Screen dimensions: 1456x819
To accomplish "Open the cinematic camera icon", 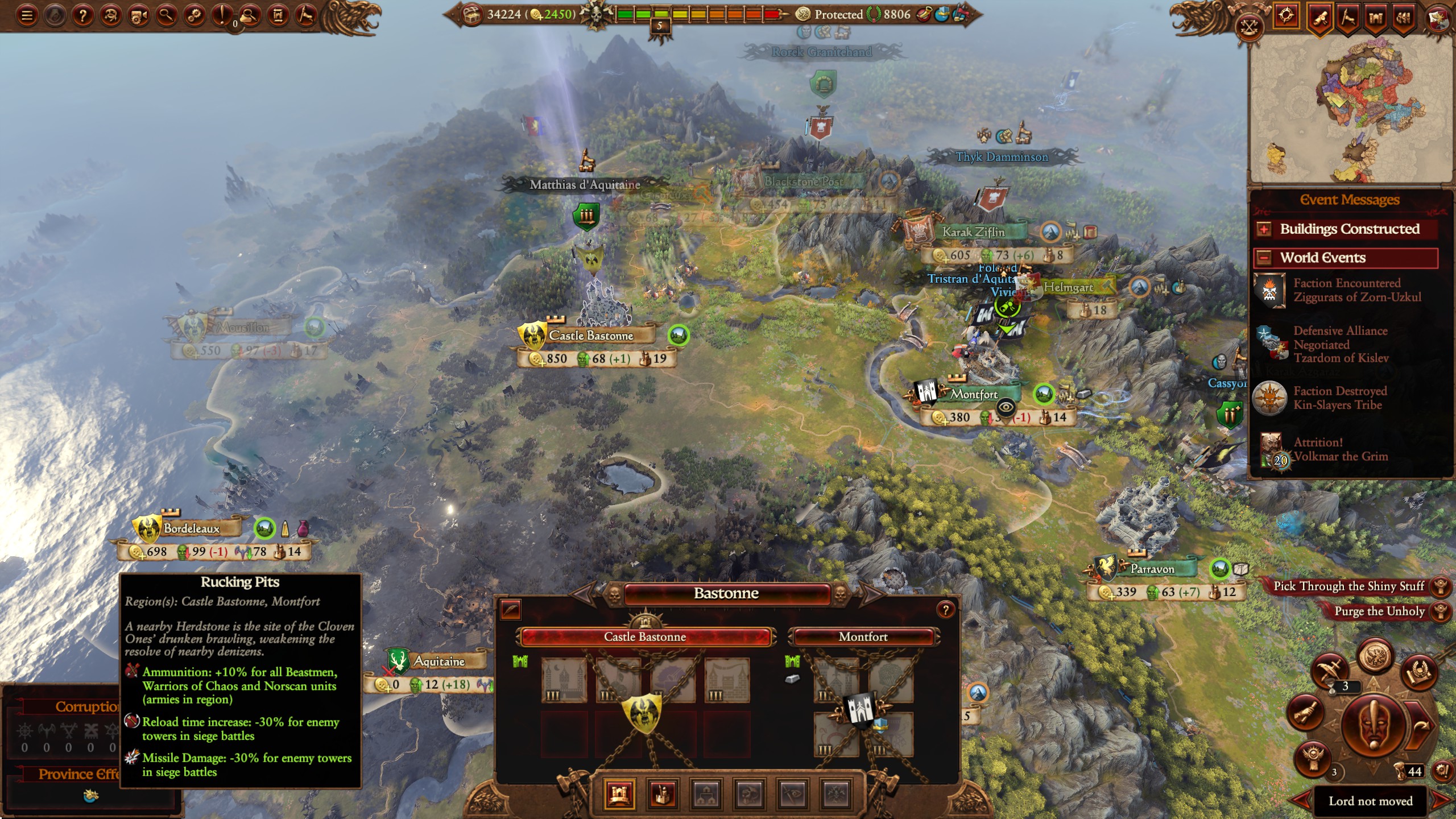I will [139, 15].
